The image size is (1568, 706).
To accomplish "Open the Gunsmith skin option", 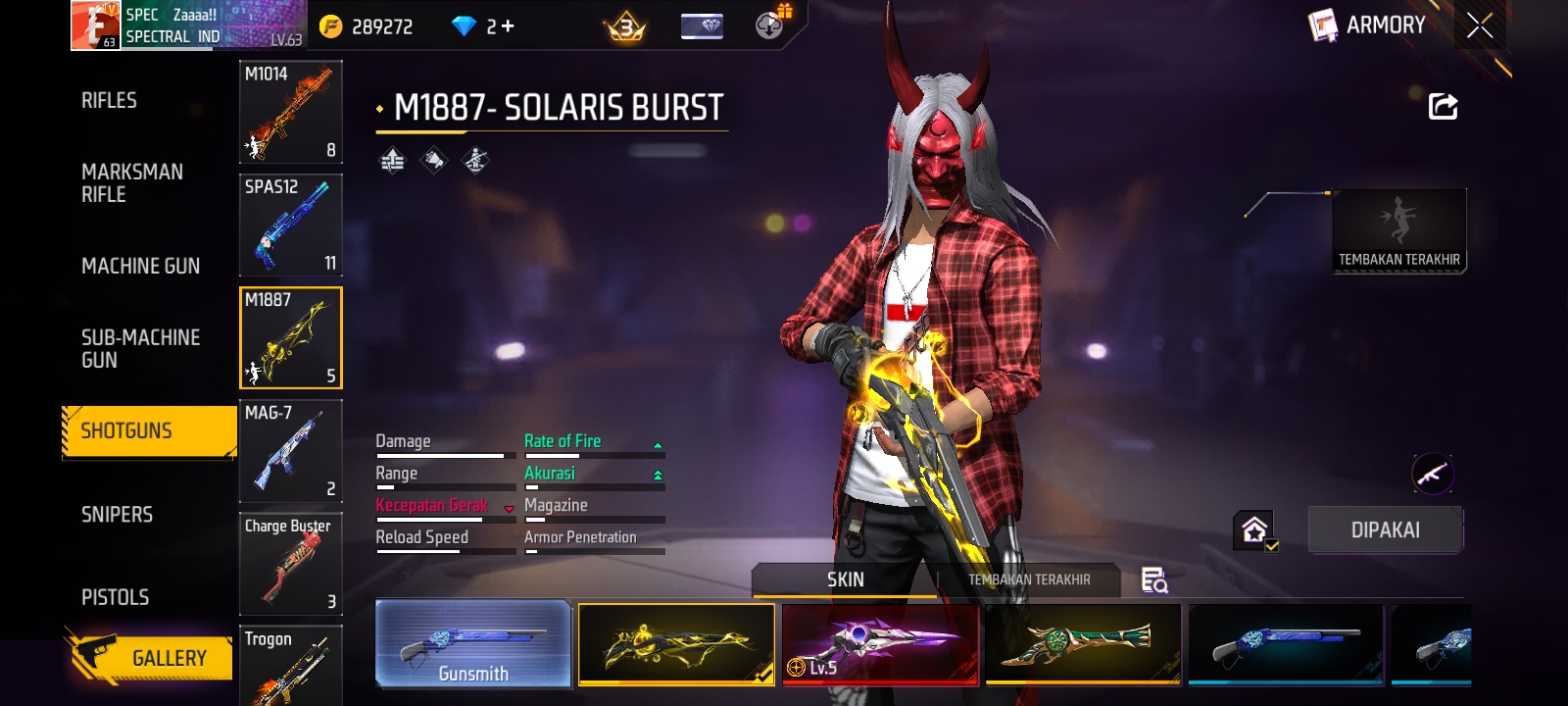I will [473, 644].
